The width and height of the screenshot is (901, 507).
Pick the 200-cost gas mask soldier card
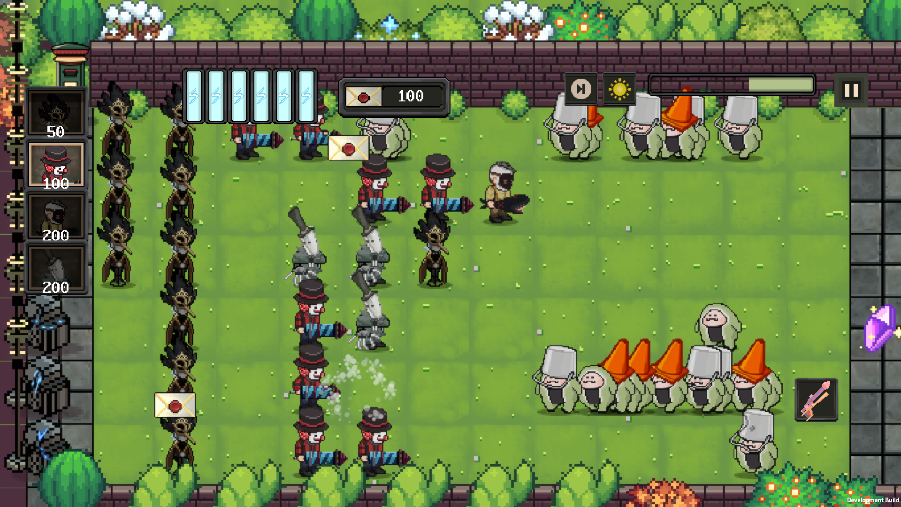tap(56, 217)
